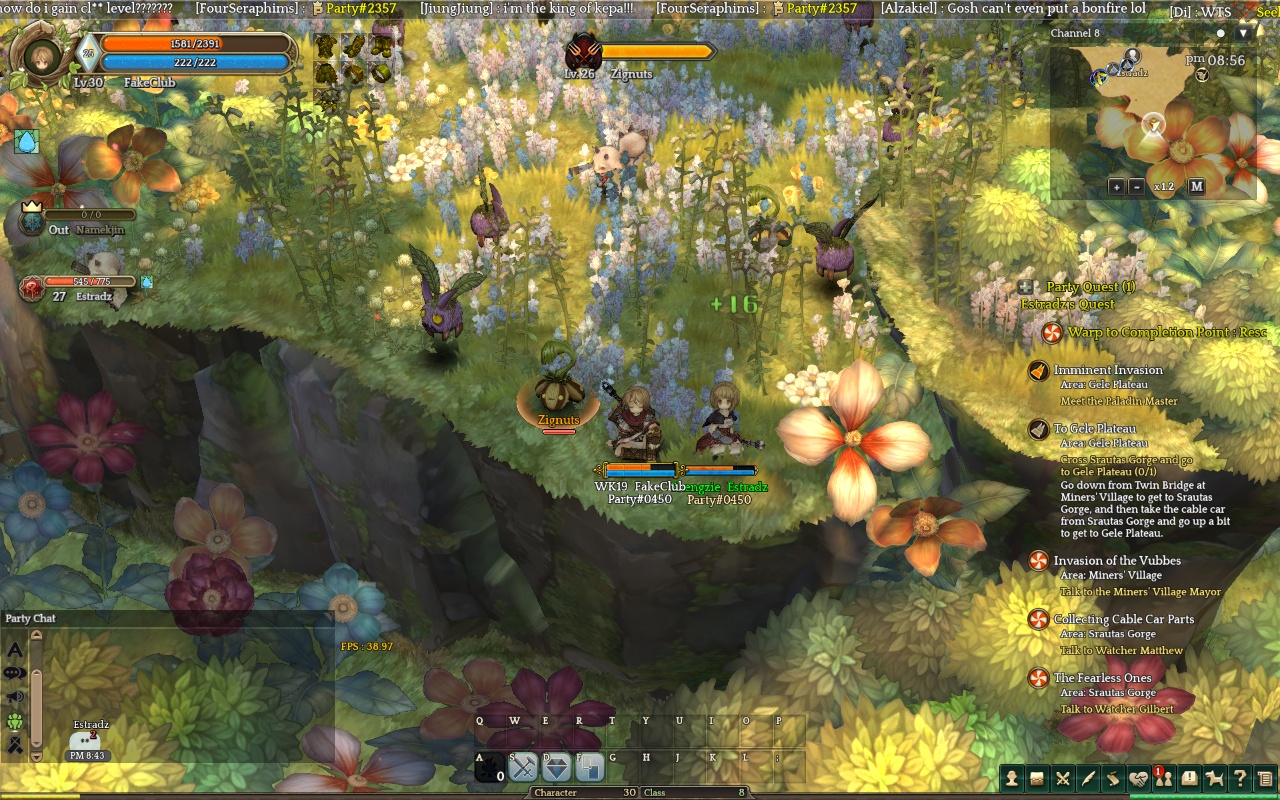Activate the bonfire item in slot A
This screenshot has width=1280, height=800.
(490, 767)
